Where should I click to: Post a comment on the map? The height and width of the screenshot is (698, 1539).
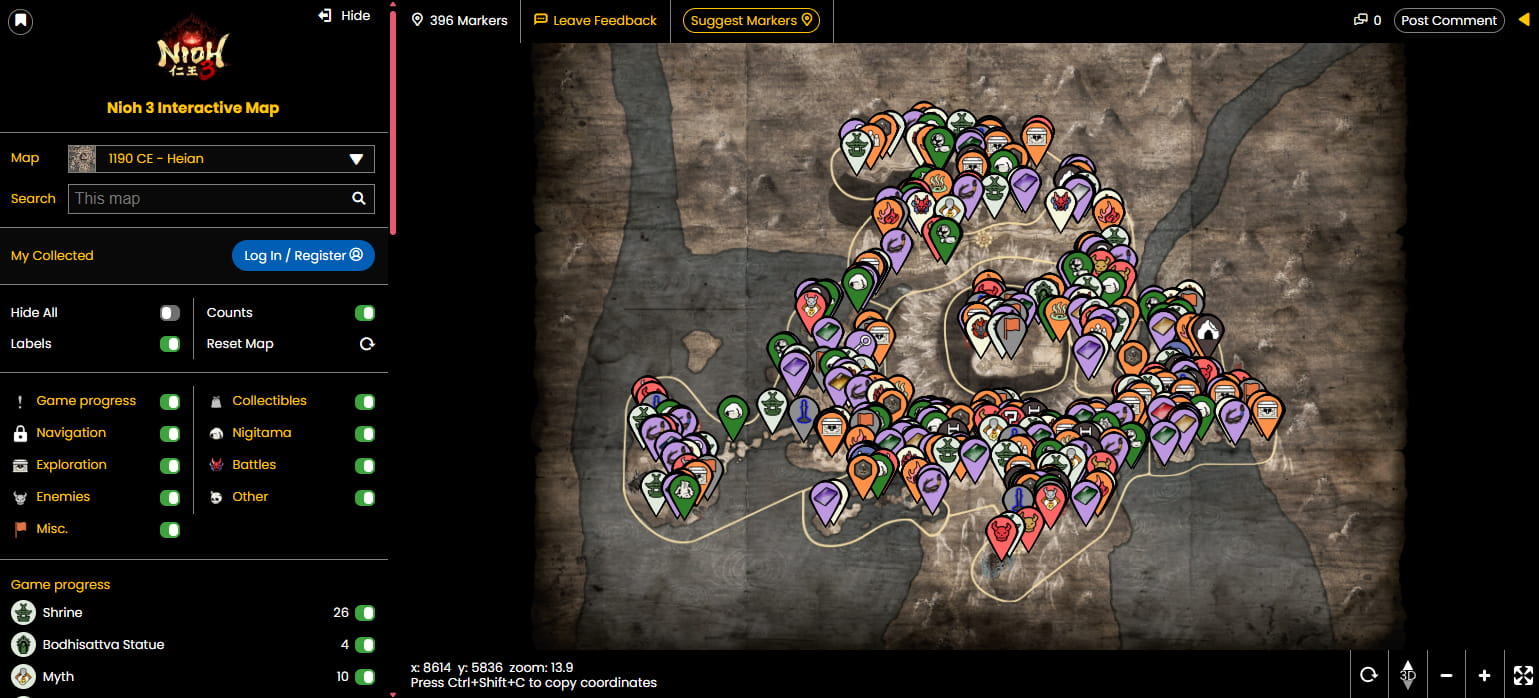[1449, 20]
